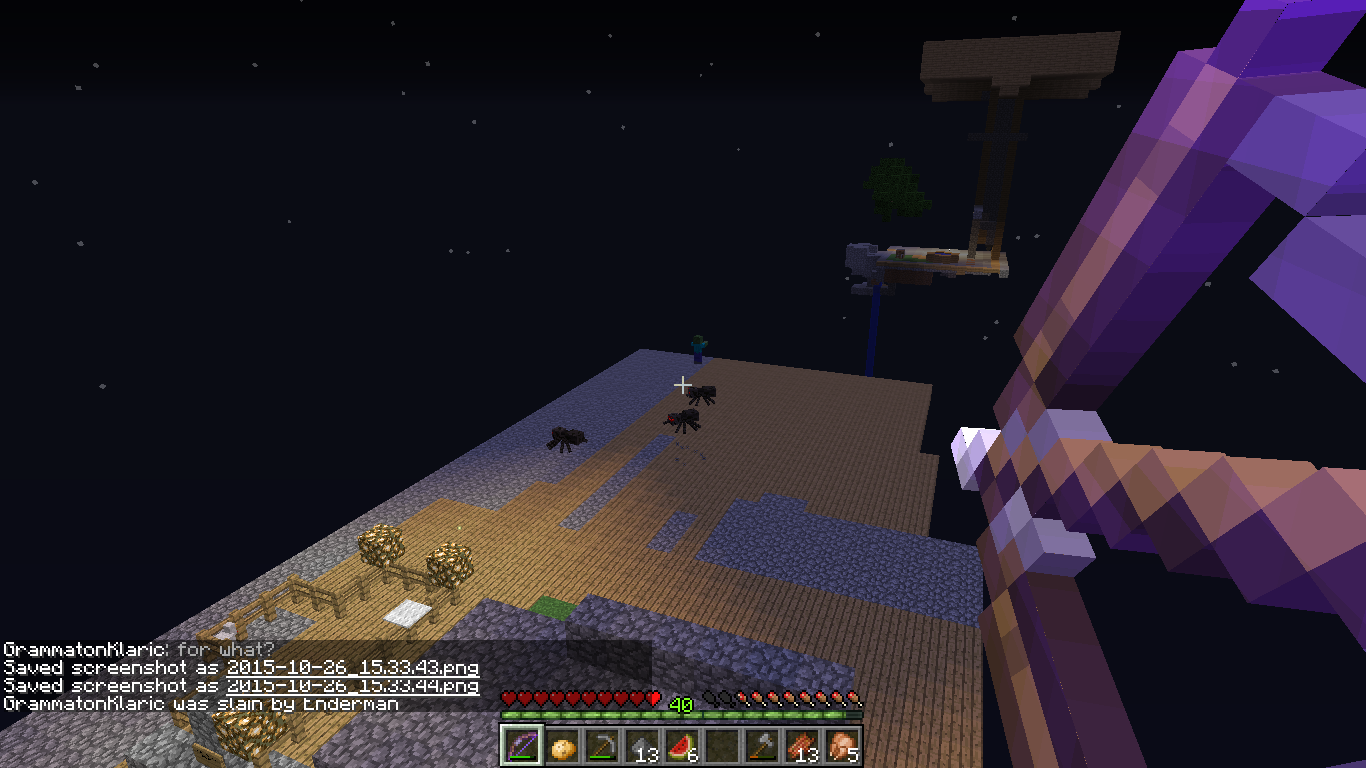Select the enchanted bow hotbar slot
The image size is (1366, 768).
point(522,746)
